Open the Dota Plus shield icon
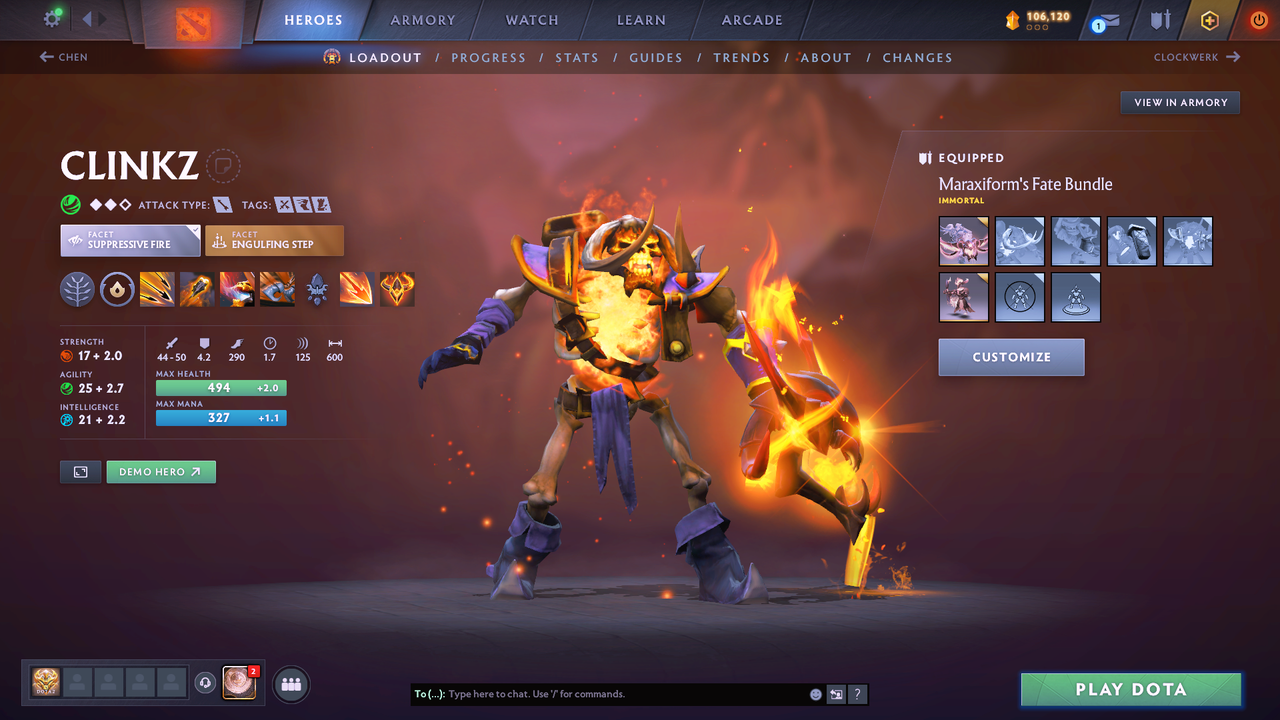This screenshot has height=720, width=1280. [1160, 20]
